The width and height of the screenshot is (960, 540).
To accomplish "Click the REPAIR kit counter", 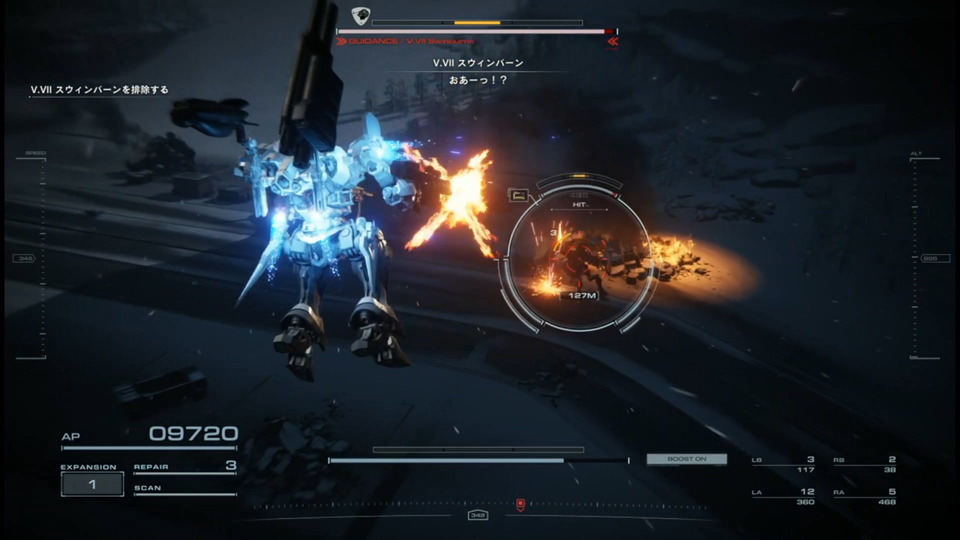I will pyautogui.click(x=185, y=466).
